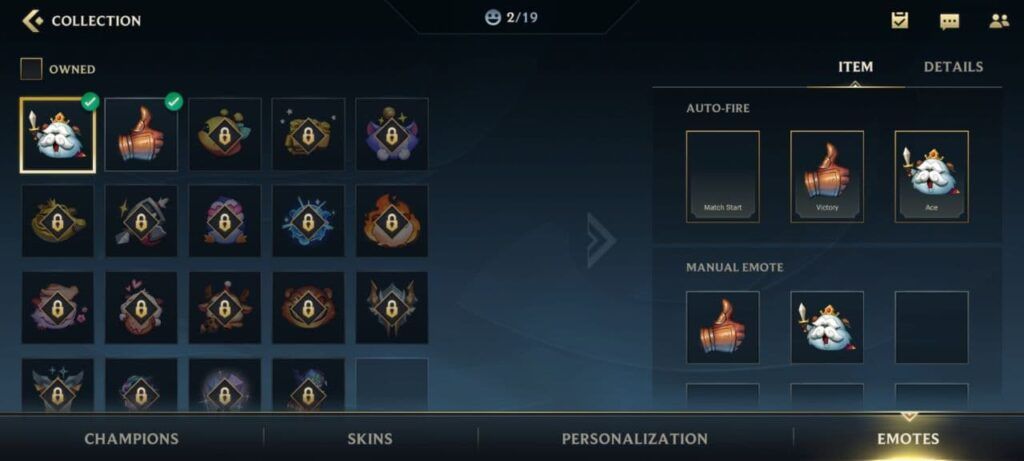1024x461 pixels.
Task: Select the Victory auto-fire emote slot
Action: tap(826, 176)
